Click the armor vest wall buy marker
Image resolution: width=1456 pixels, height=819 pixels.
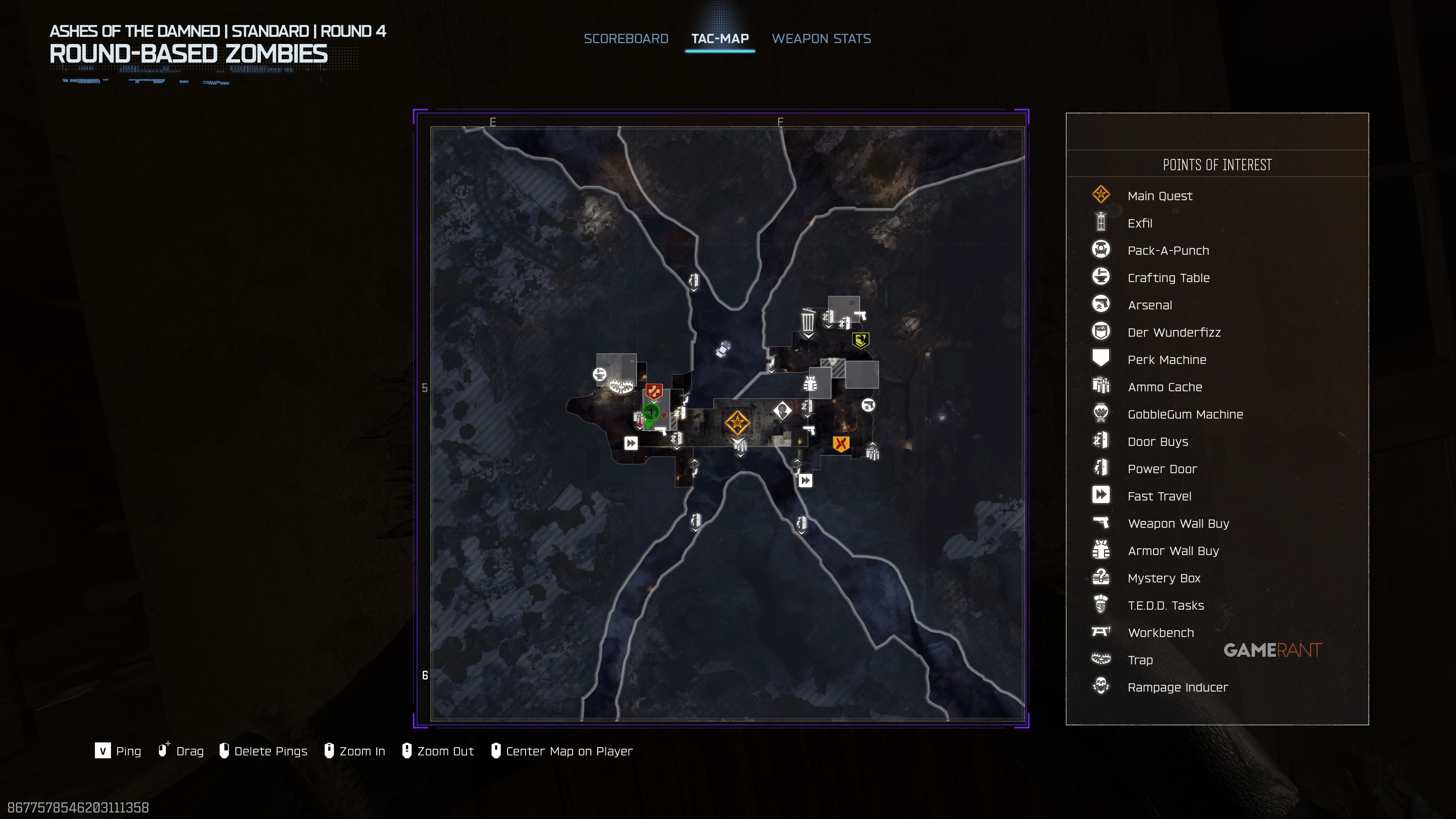click(x=810, y=384)
